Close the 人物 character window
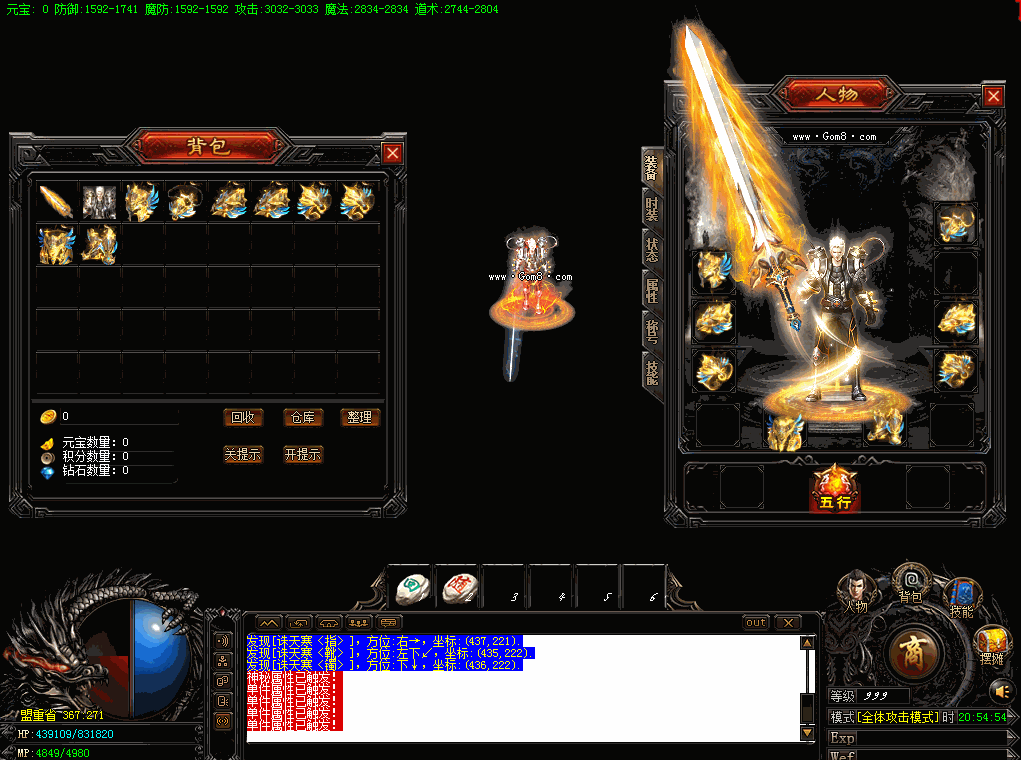The height and width of the screenshot is (760, 1021). coord(993,96)
